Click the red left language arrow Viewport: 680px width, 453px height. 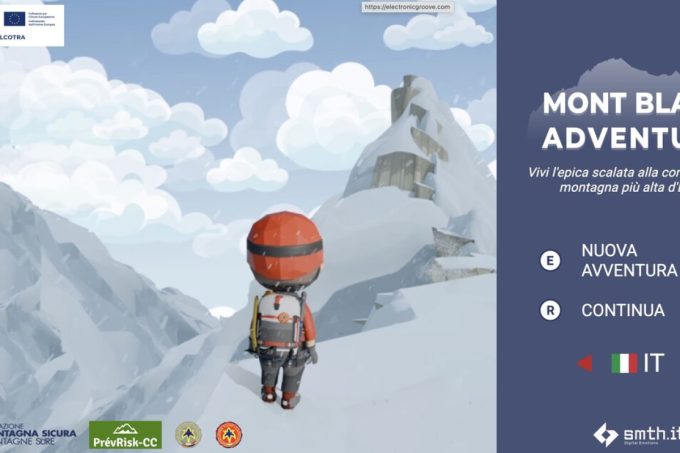[x=585, y=363]
